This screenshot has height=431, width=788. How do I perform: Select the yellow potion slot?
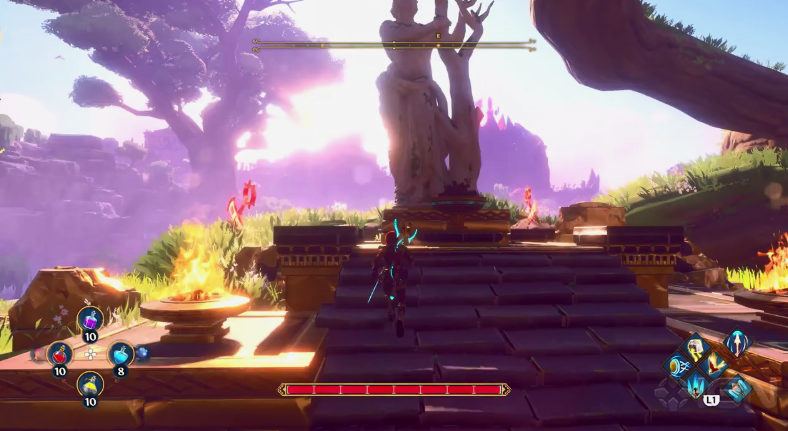tap(90, 385)
